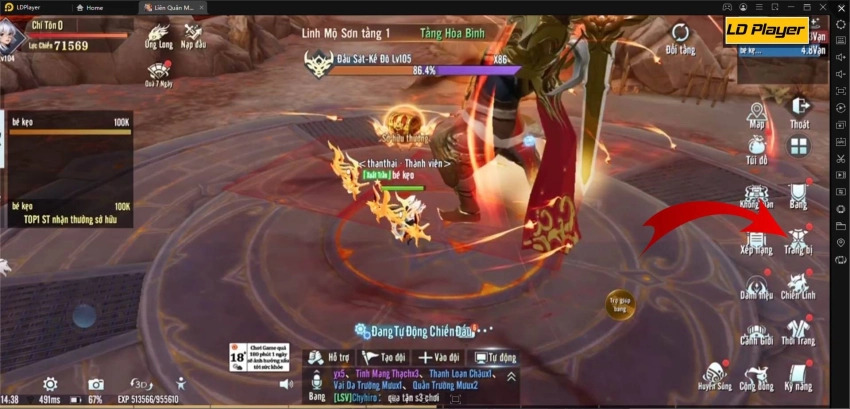Open the Túi đồ bag
Viewport: 850px width, 409px height.
tap(756, 148)
